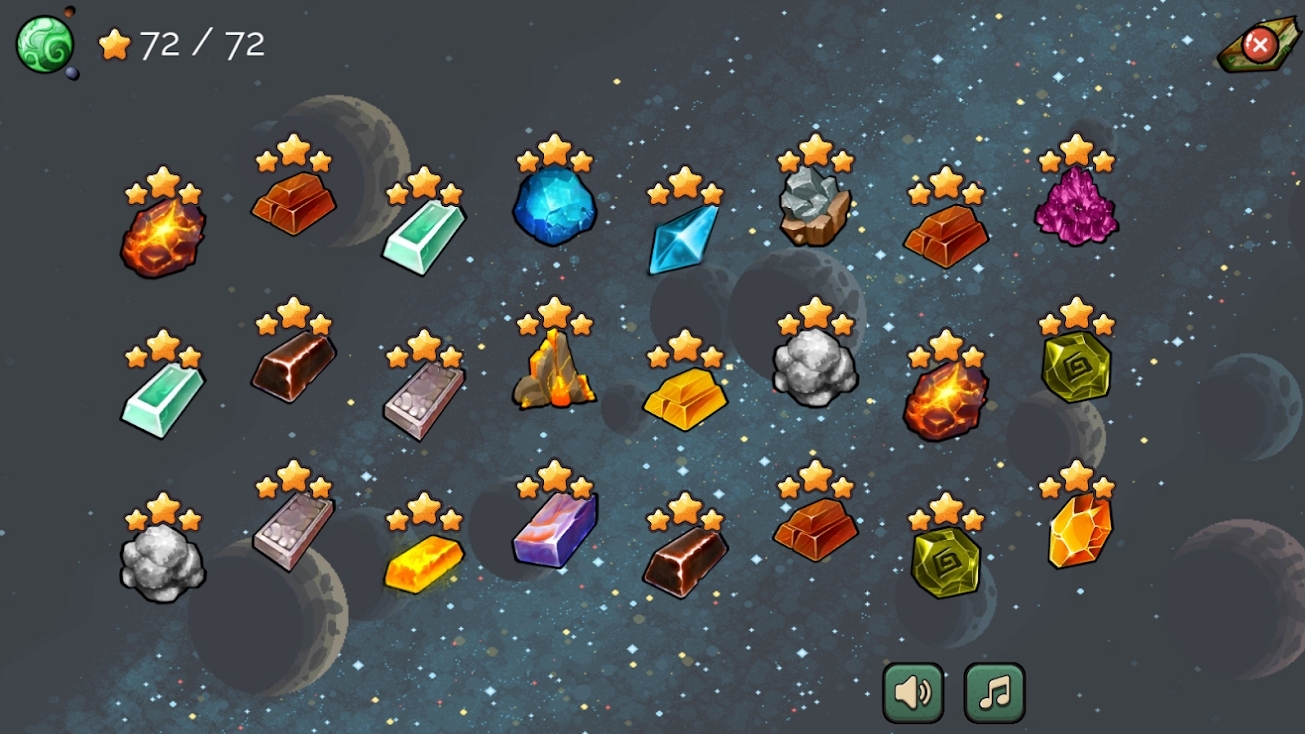This screenshot has width=1305, height=734.
Task: Open the glowing molten yellow bar level
Action: click(x=424, y=563)
